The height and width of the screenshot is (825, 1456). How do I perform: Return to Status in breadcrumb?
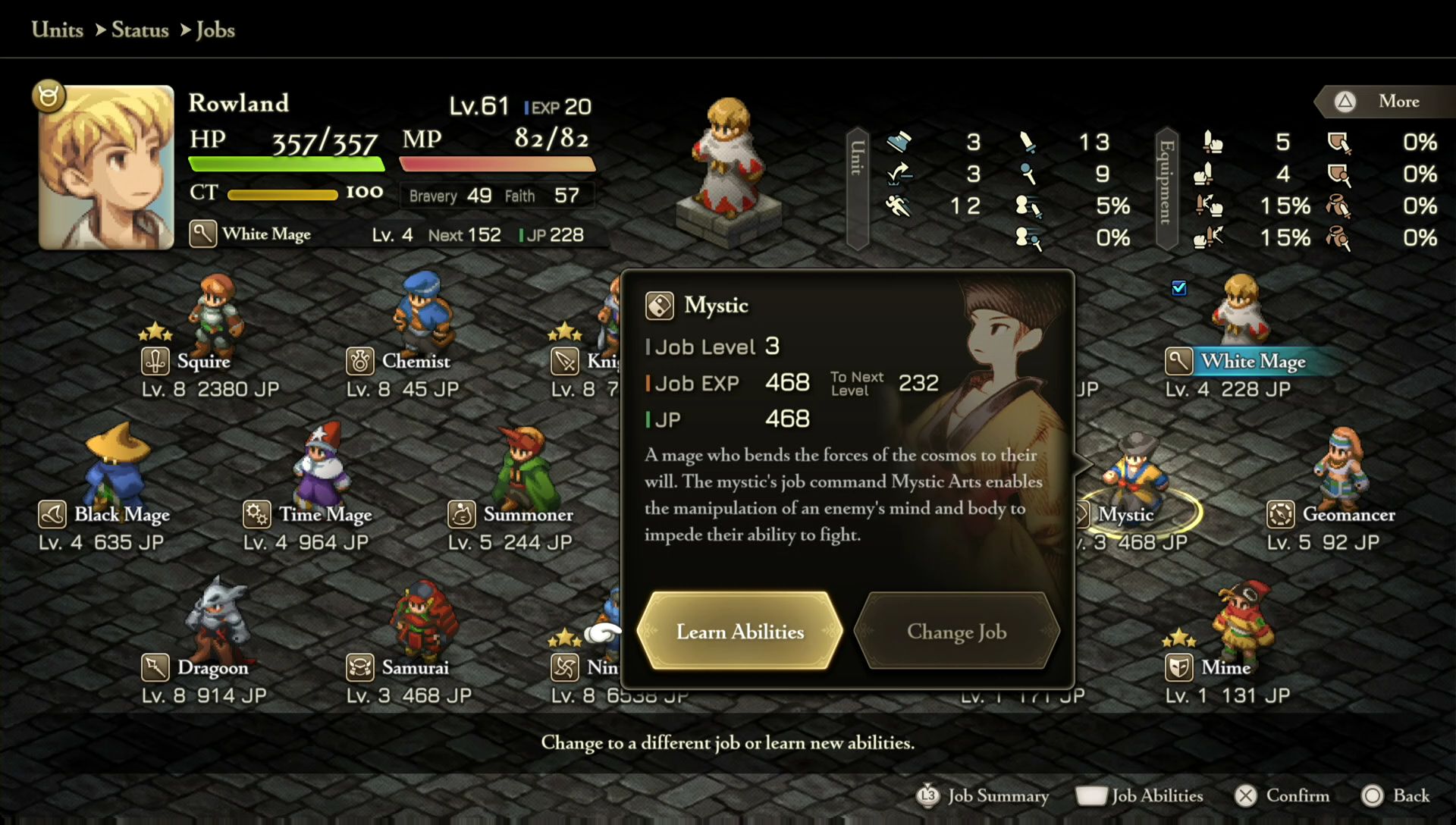pos(140,30)
